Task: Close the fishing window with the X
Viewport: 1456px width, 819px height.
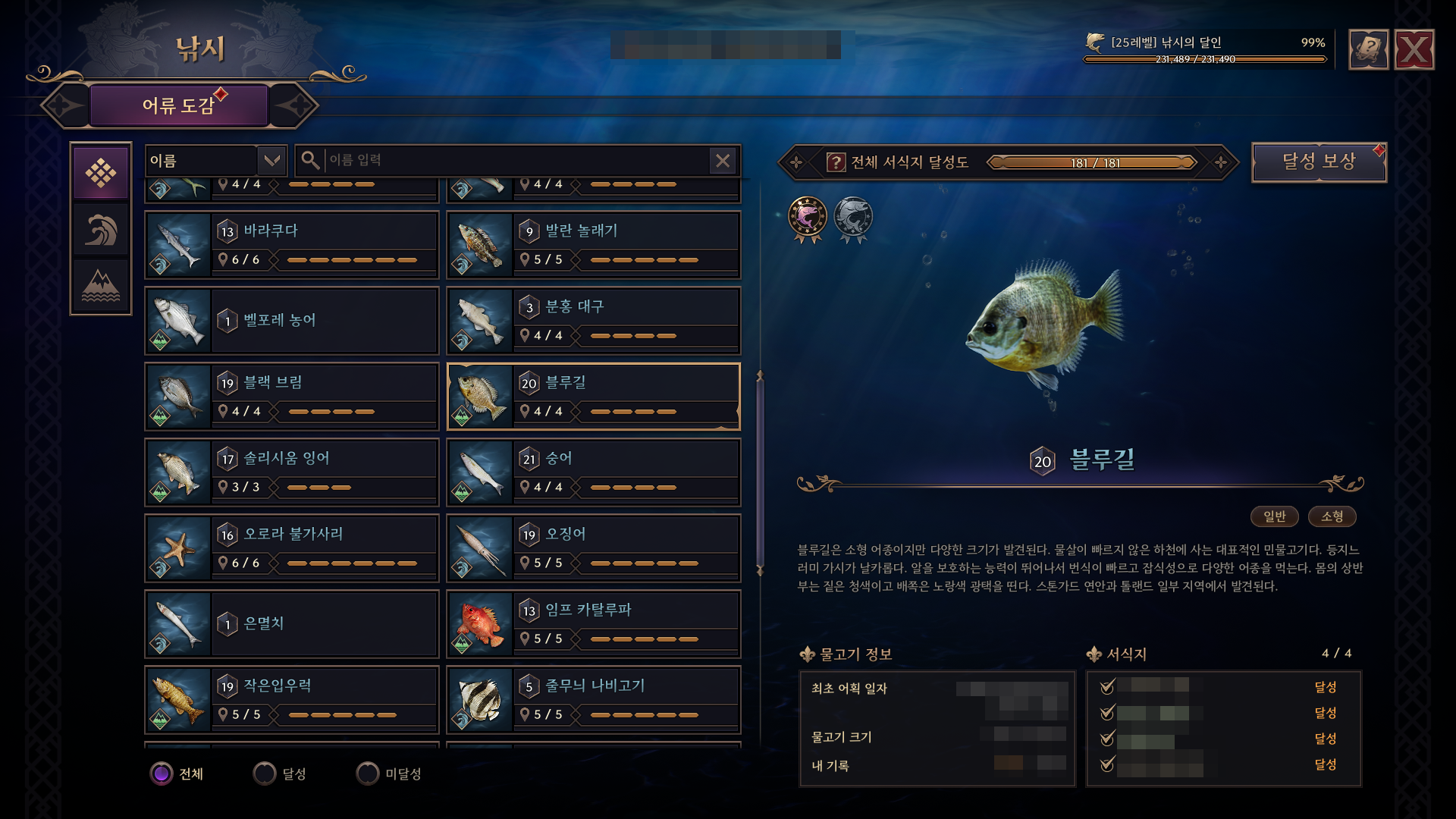Action: [x=1414, y=50]
